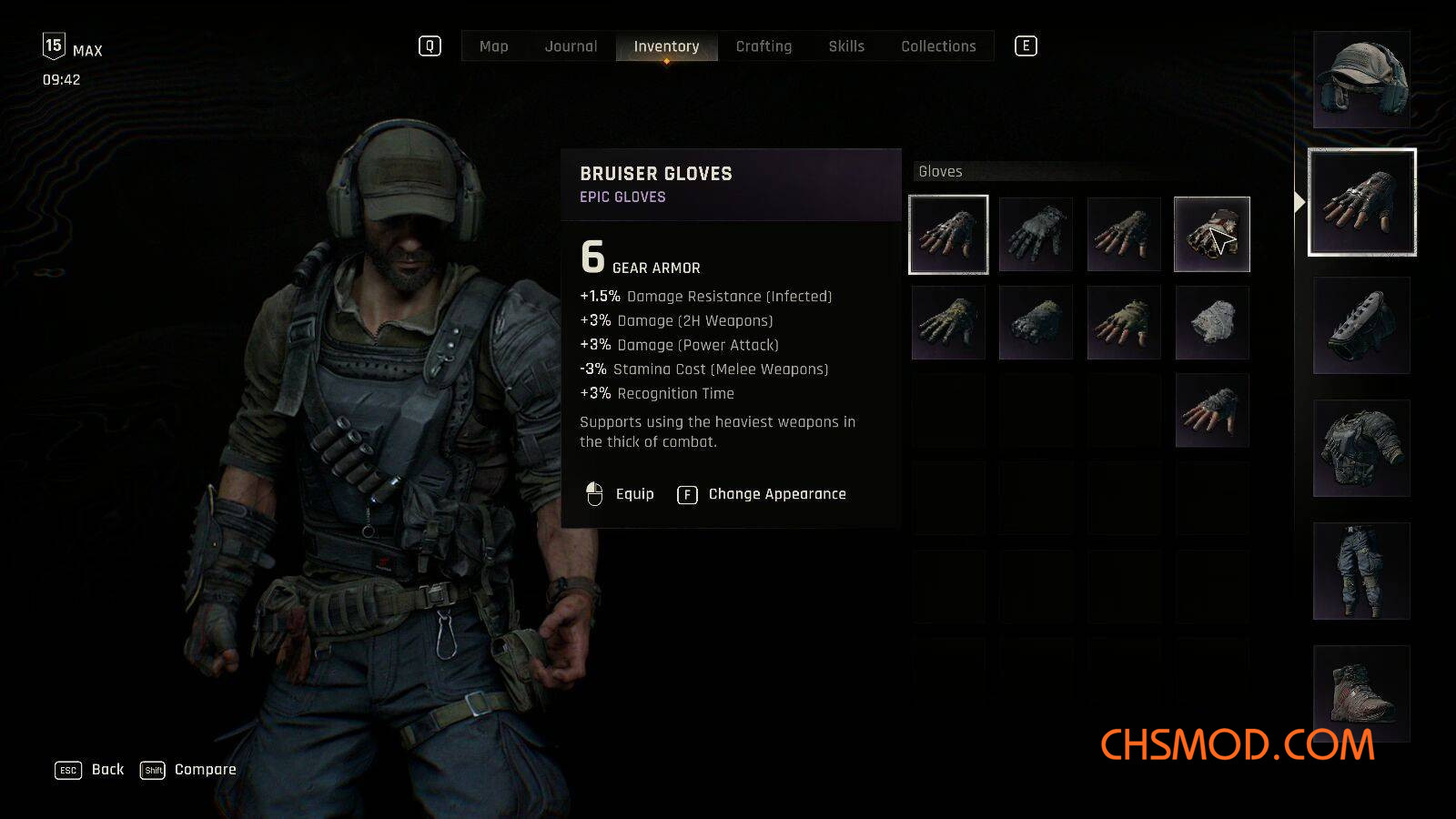The image size is (1456, 819).
Task: Open the chest armor equipment slot
Action: [x=1361, y=449]
